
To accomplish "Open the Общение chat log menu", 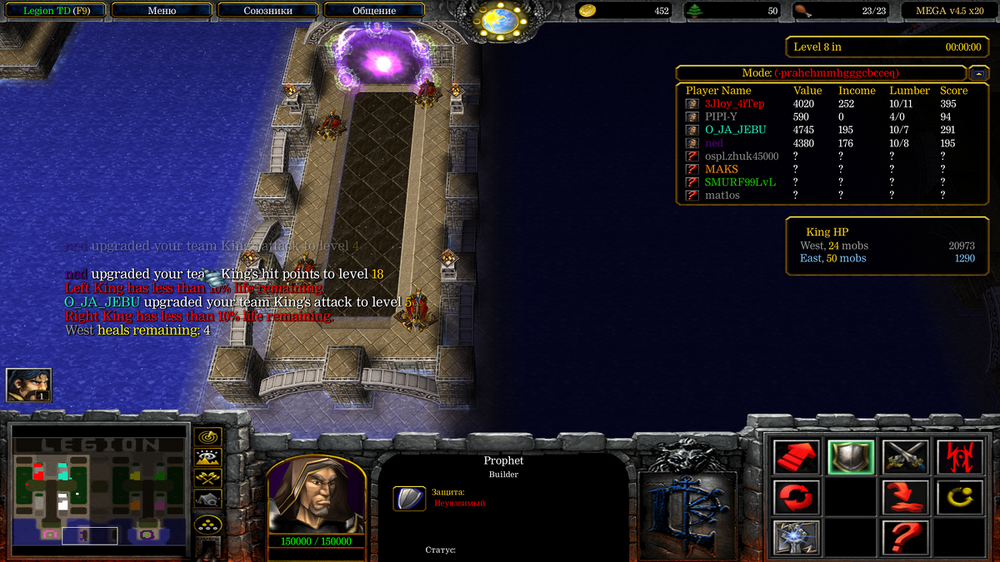I will point(374,10).
